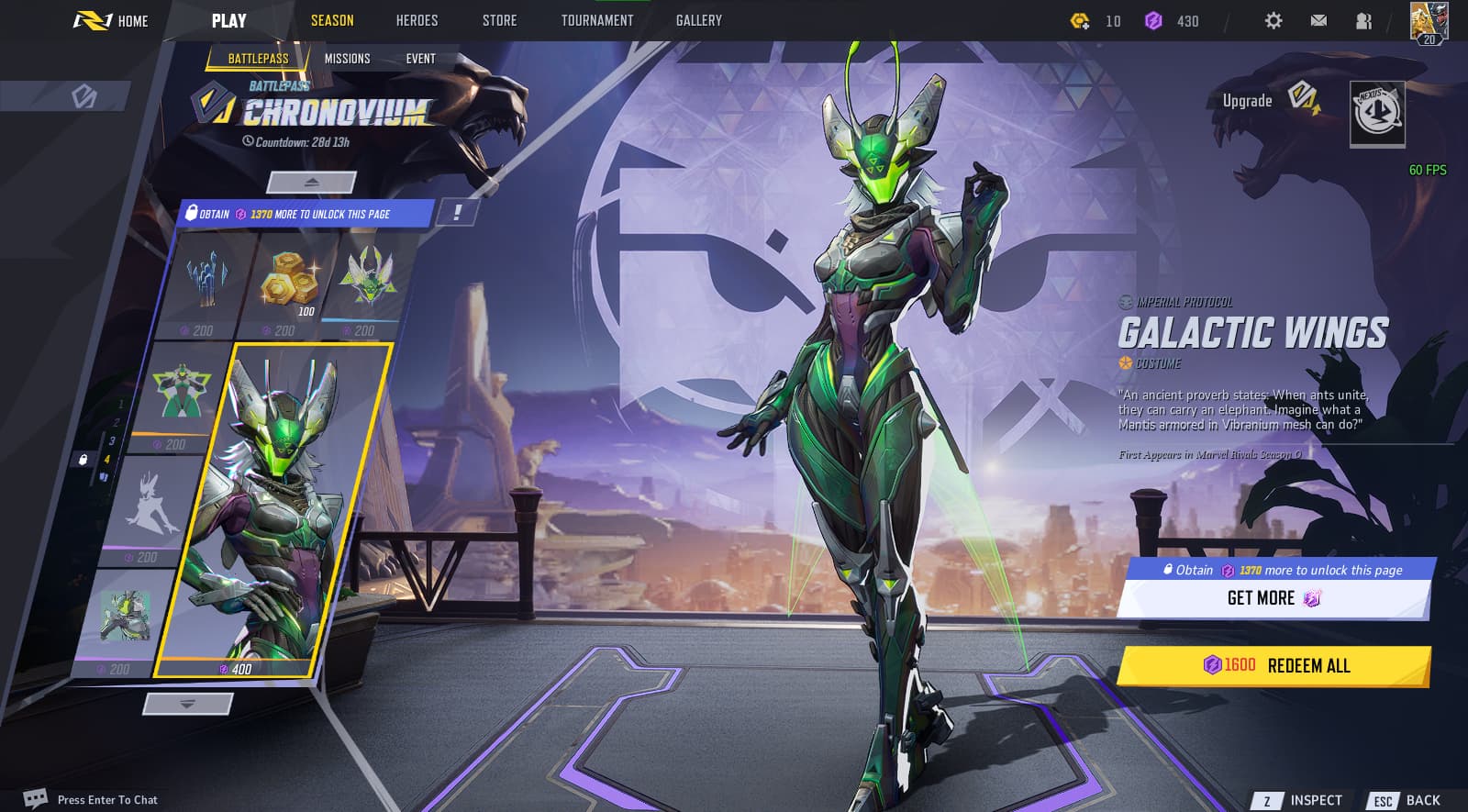The height and width of the screenshot is (812, 1468).
Task: Open settings with the gear icon
Action: (x=1273, y=20)
